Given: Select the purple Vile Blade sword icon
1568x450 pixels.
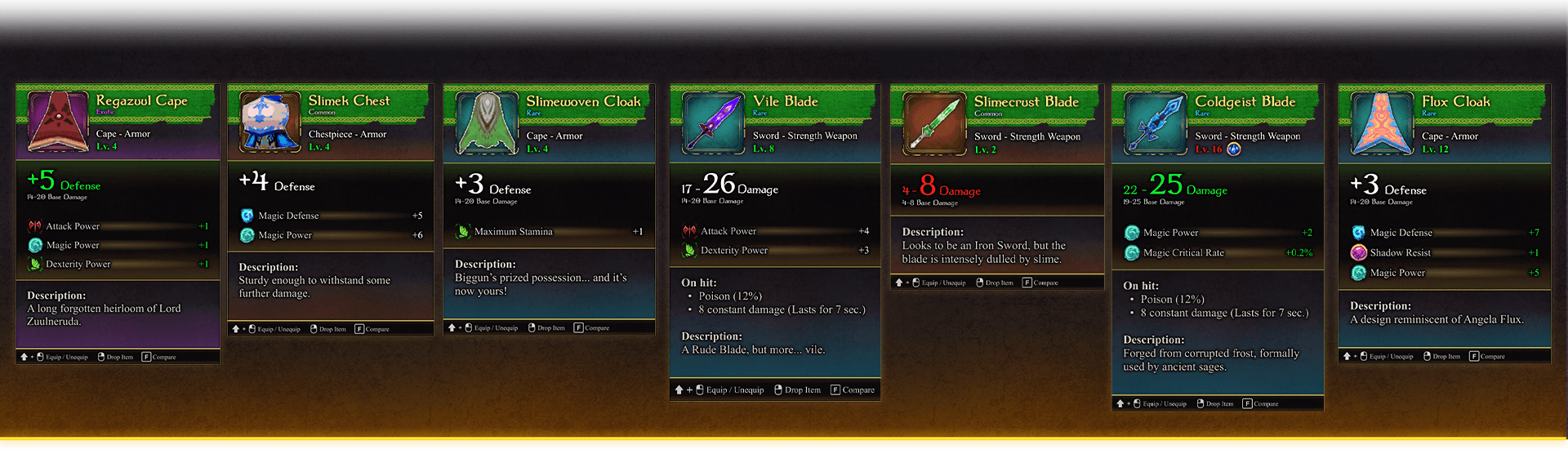Looking at the screenshot, I should tap(712, 123).
